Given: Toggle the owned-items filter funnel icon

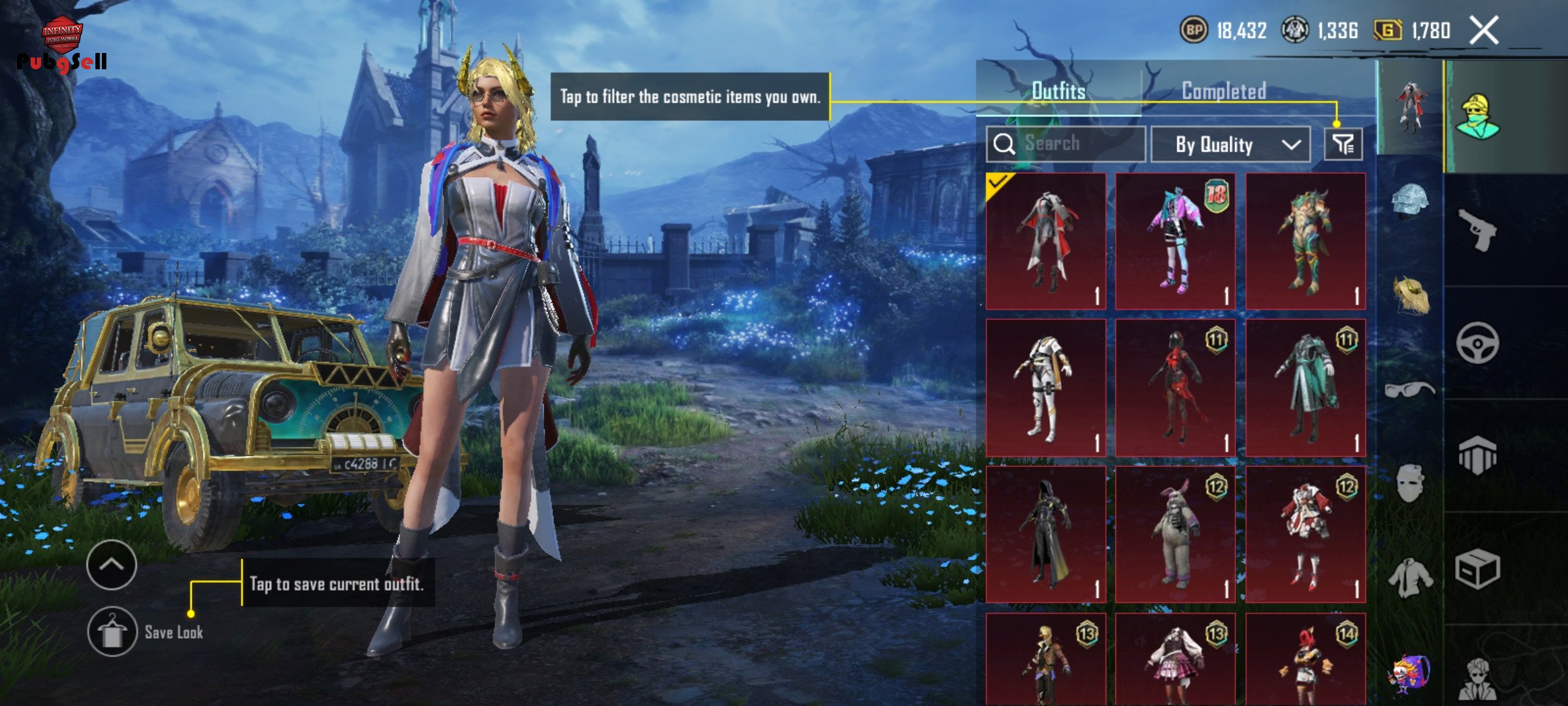Looking at the screenshot, I should (x=1343, y=144).
